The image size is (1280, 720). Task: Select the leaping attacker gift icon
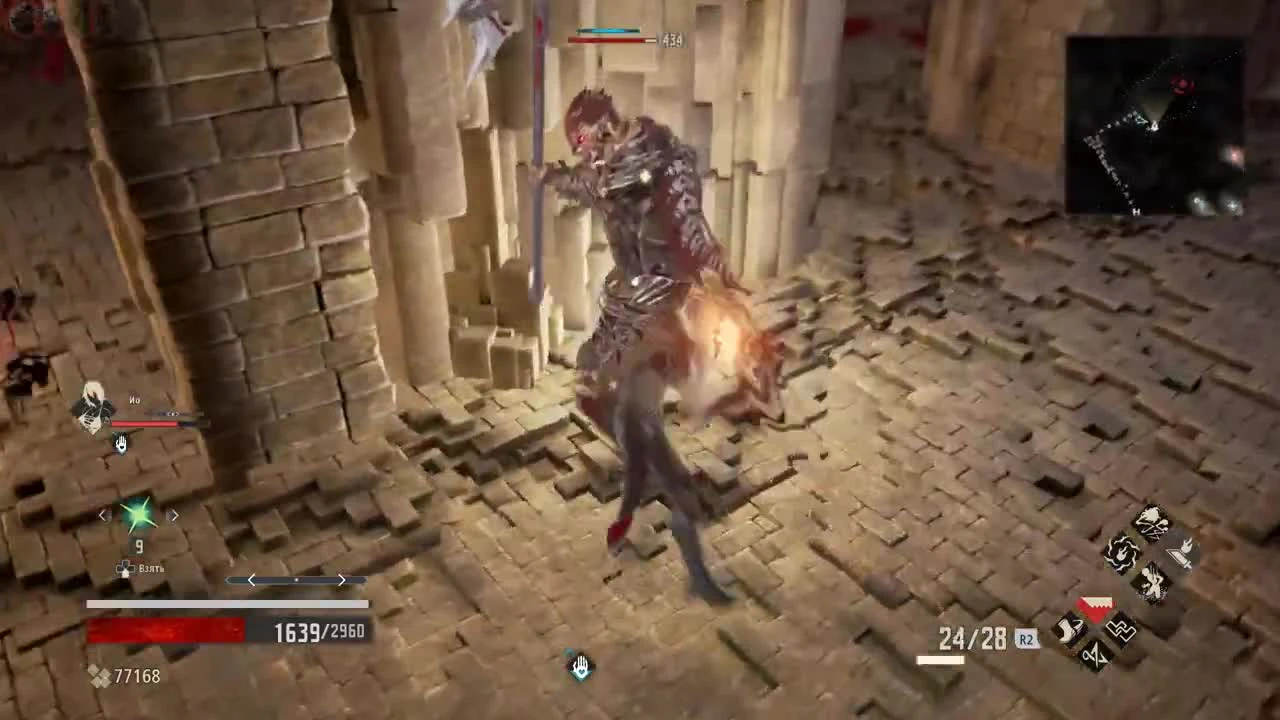[1152, 580]
